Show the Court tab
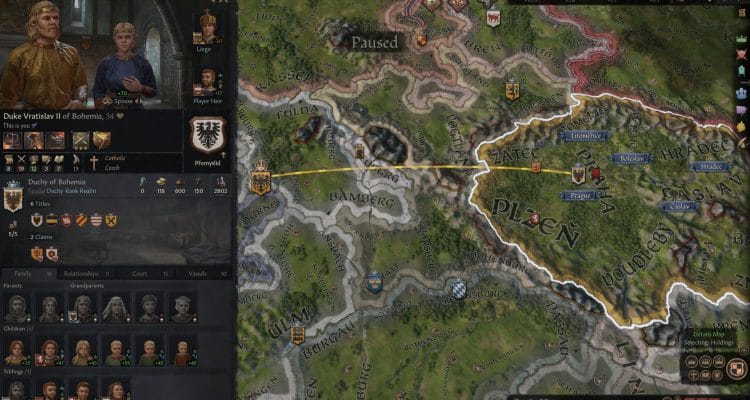The width and height of the screenshot is (750, 400). click(x=147, y=273)
